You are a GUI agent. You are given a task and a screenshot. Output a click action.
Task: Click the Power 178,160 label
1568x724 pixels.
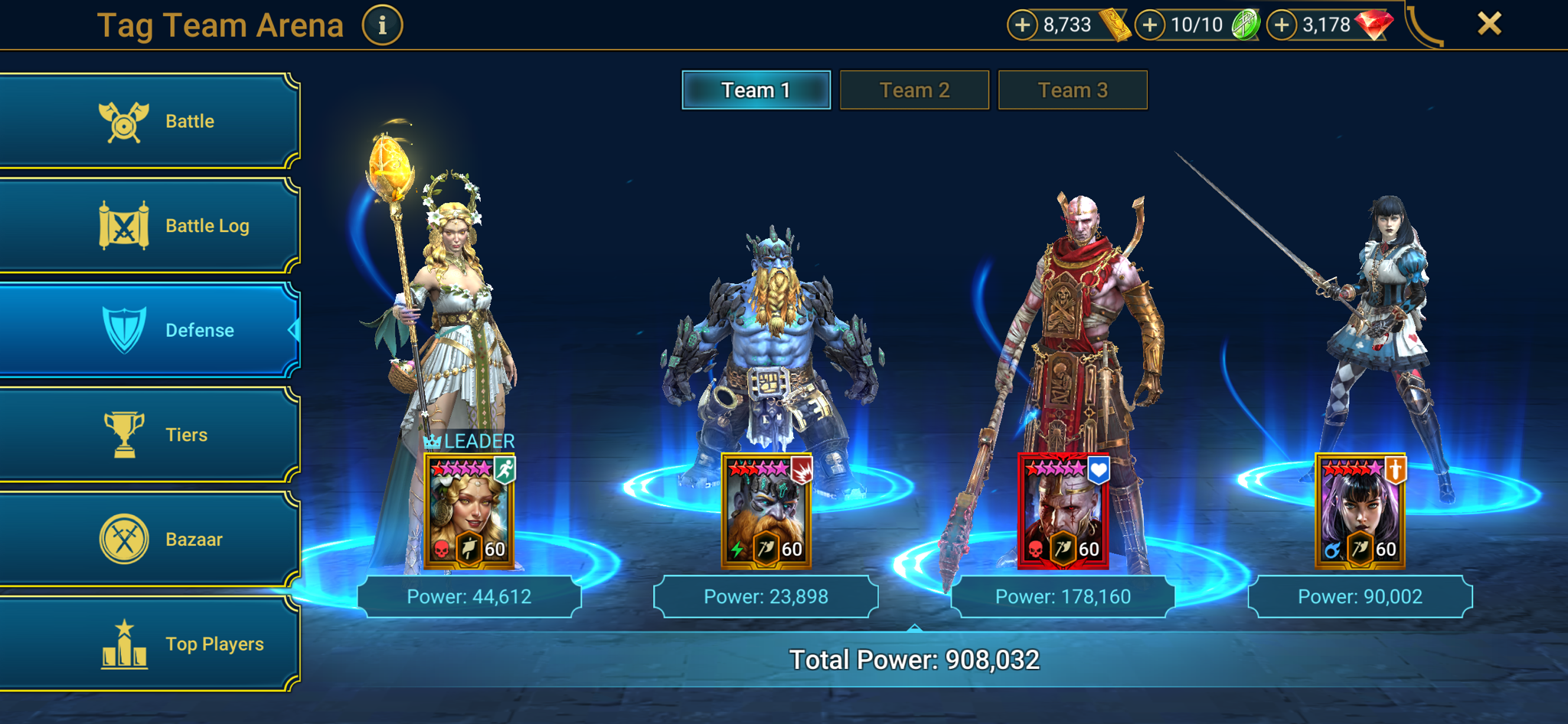click(x=1063, y=596)
